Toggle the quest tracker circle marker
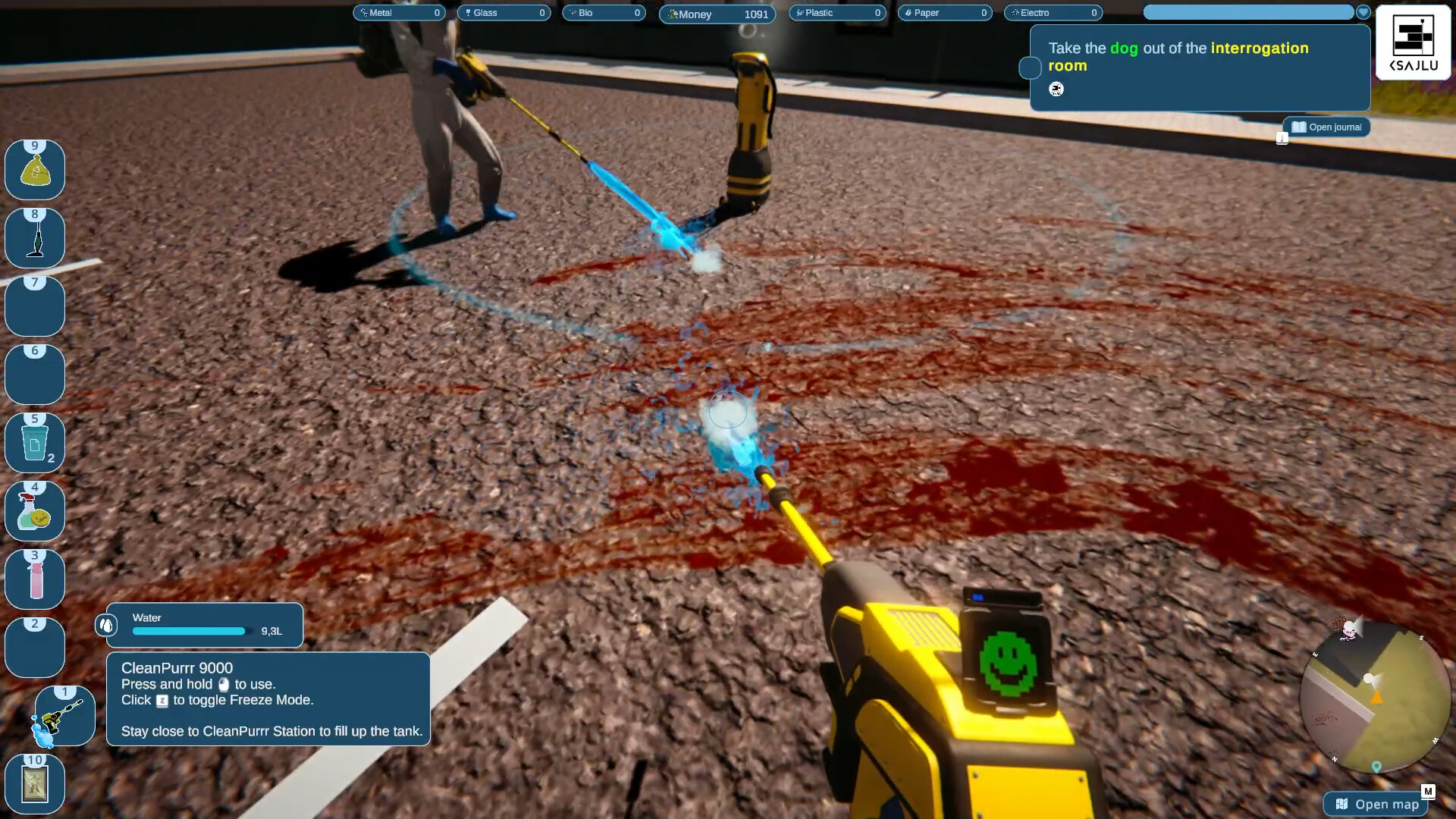This screenshot has width=1456, height=819. click(1030, 67)
